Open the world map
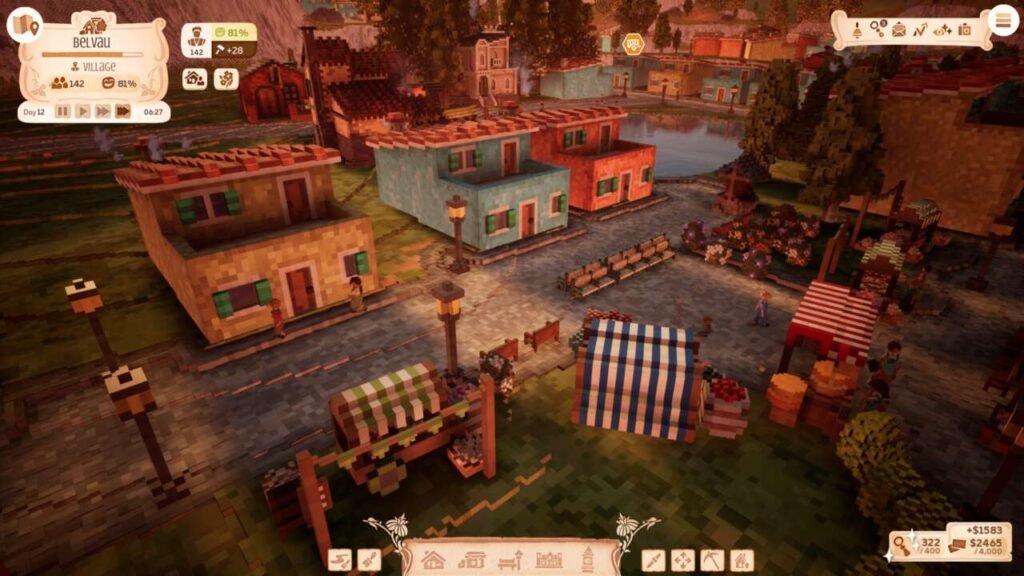Image resolution: width=1024 pixels, height=576 pixels. point(24,25)
